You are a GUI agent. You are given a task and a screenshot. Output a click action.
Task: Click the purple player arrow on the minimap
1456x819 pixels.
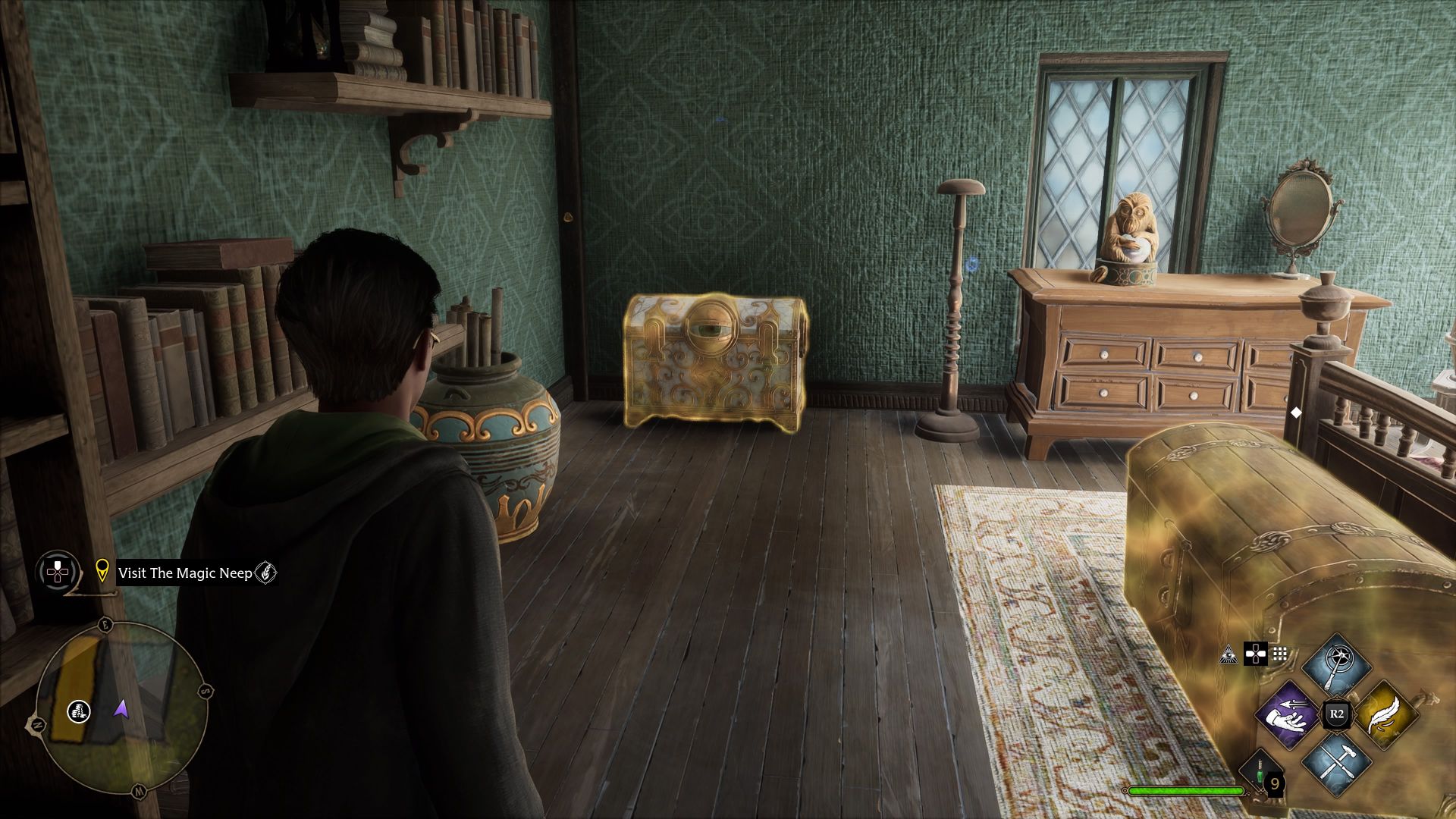click(x=121, y=709)
